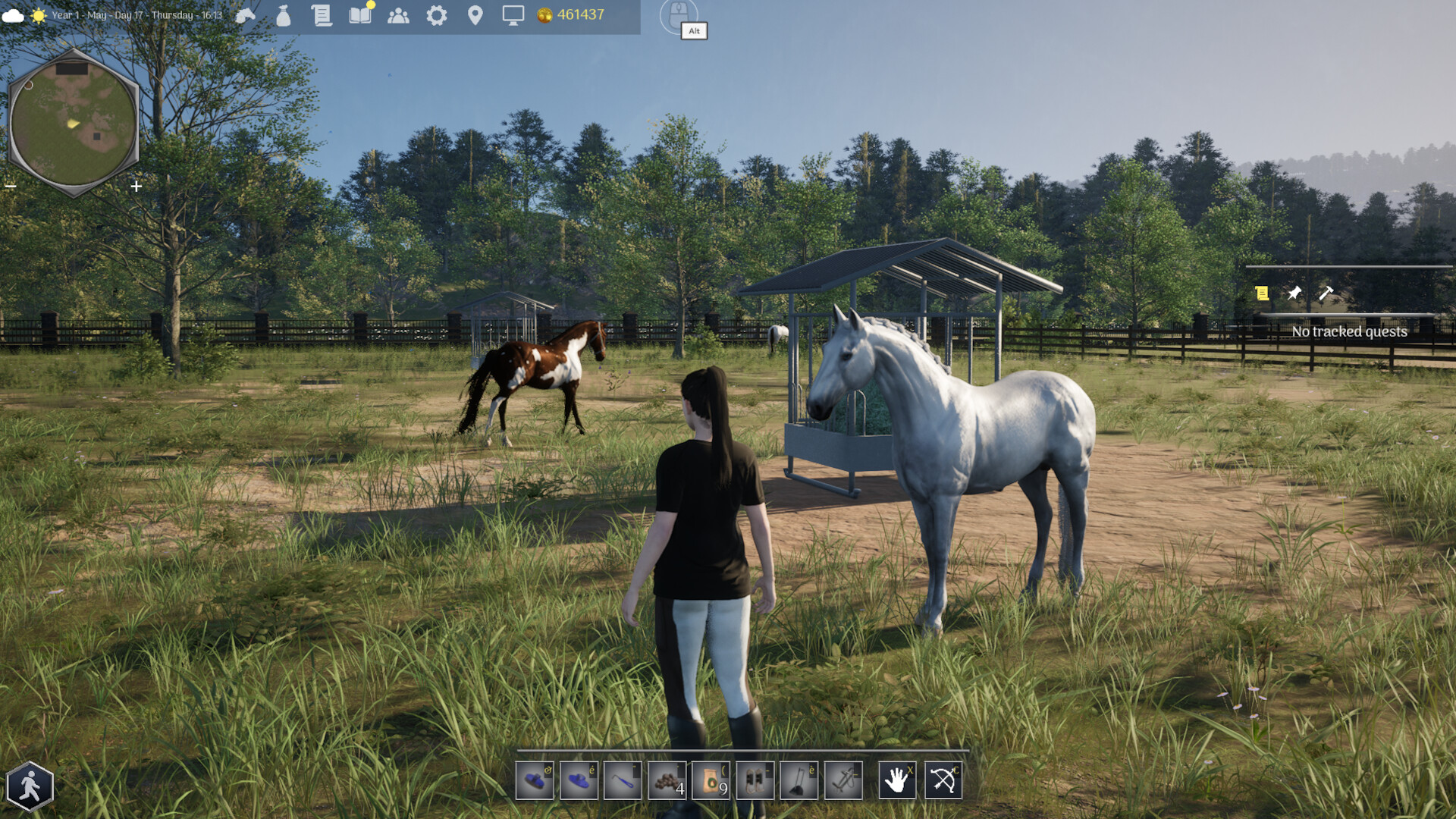Image resolution: width=1456 pixels, height=819 pixels.
Task: Open the map location marker icon
Action: point(475,14)
